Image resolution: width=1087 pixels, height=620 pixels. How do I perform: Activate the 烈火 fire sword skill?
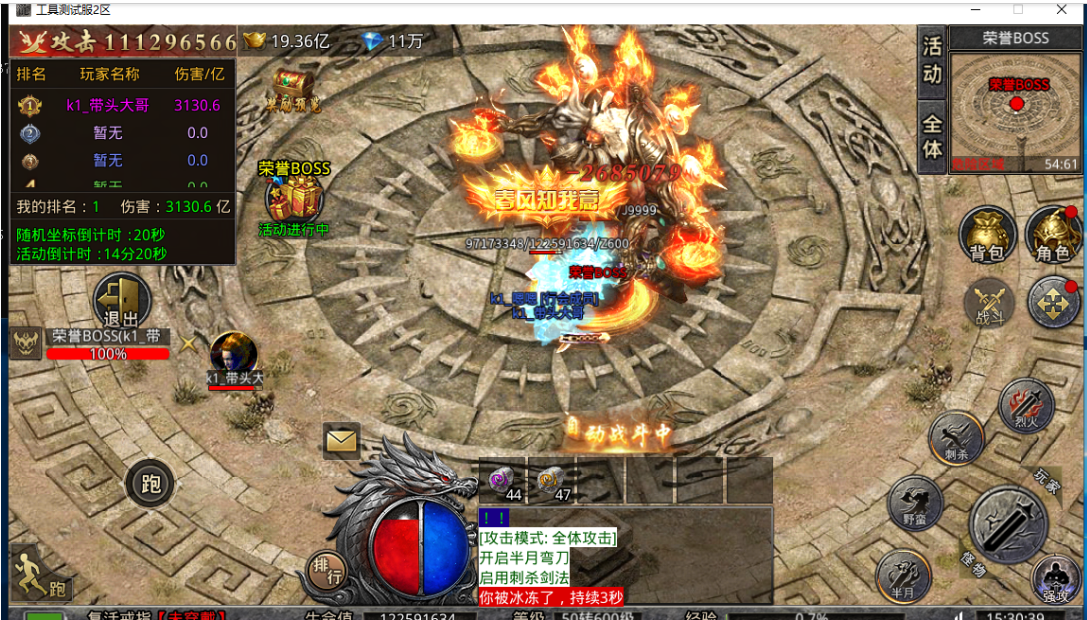click(x=1026, y=407)
